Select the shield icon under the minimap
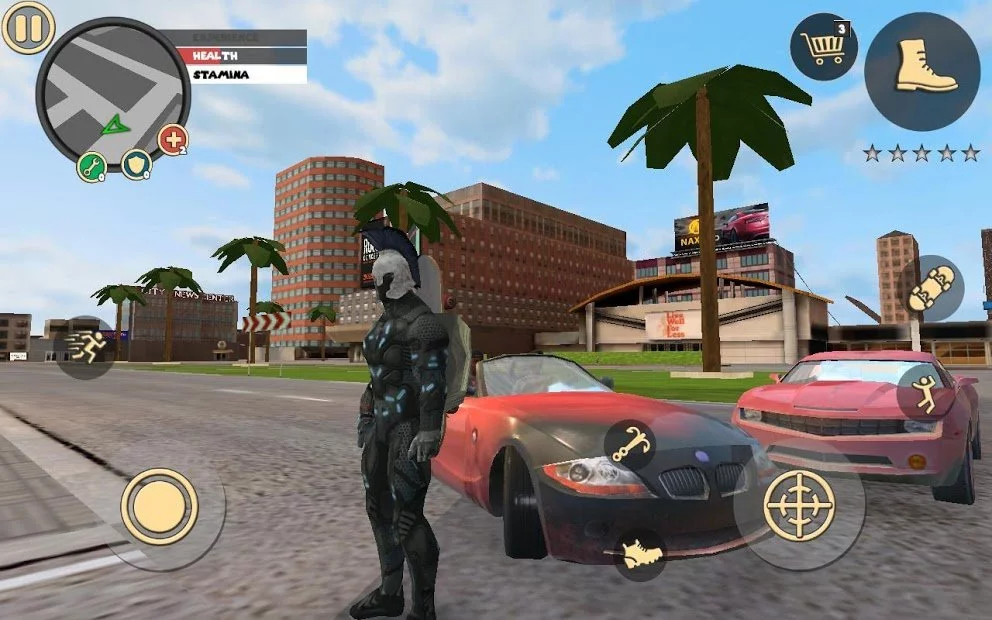Viewport: 992px width, 620px height. point(136,164)
